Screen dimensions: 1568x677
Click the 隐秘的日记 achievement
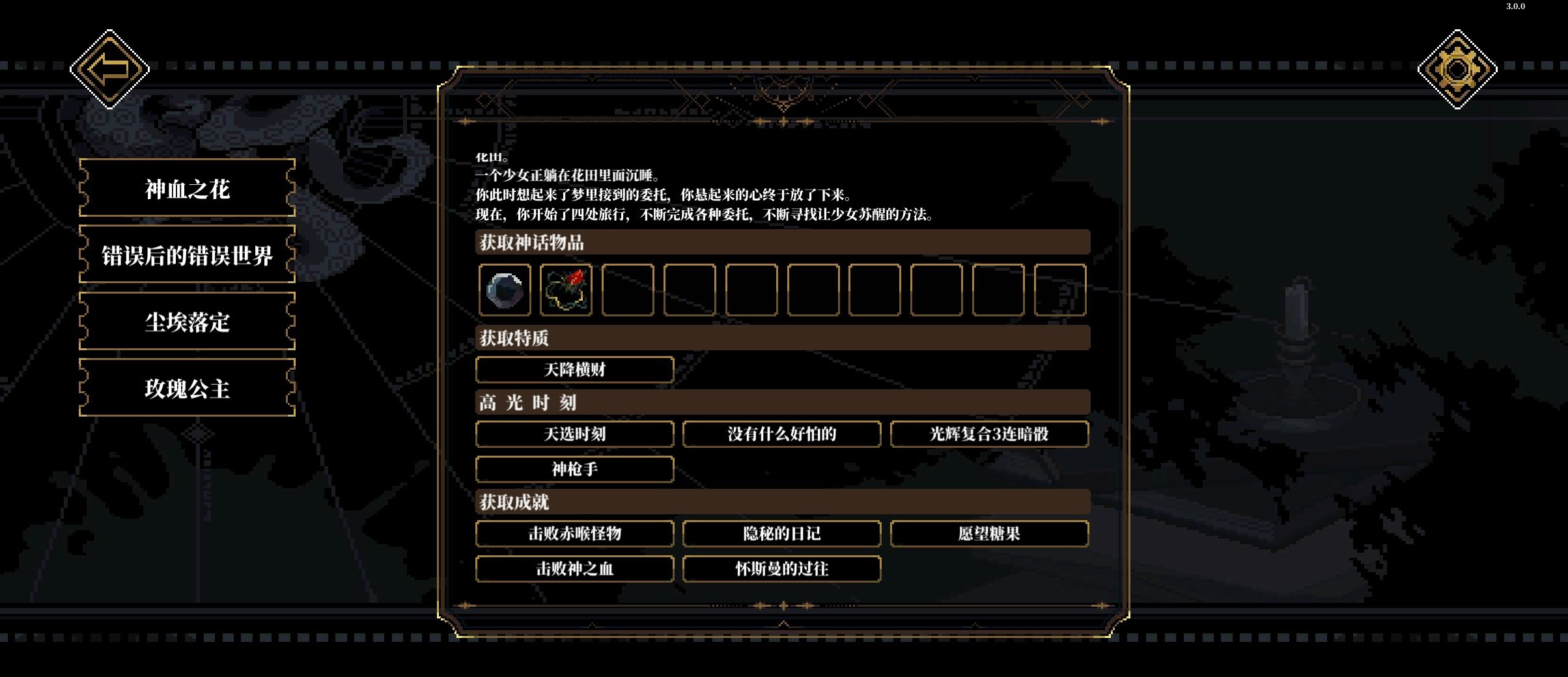[781, 534]
